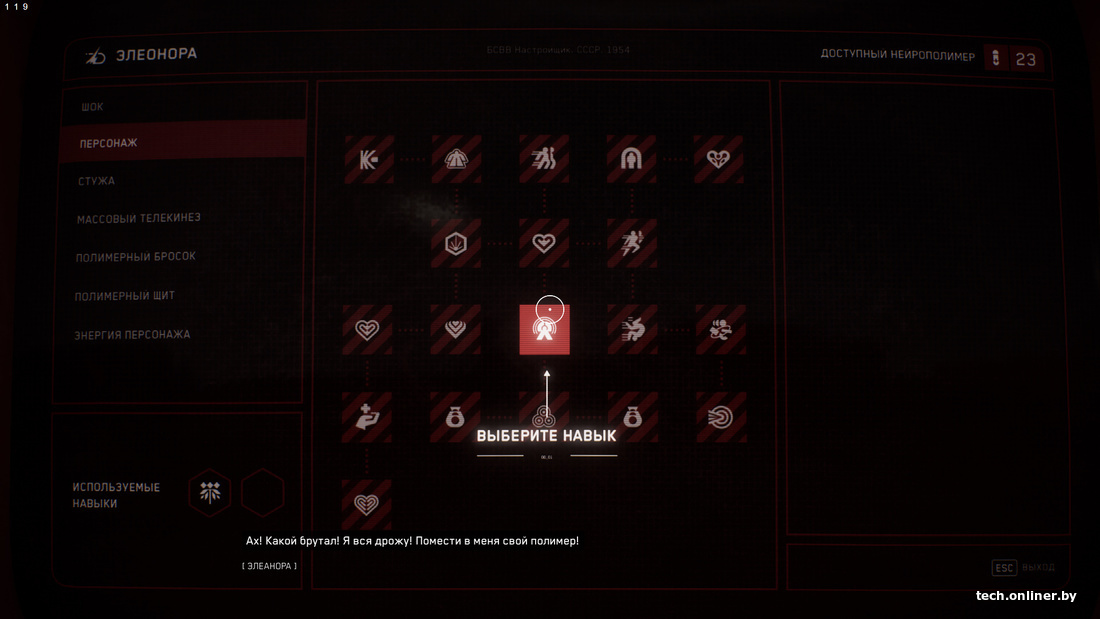Viewport: 1100px width, 619px height.
Task: Open the Стужа skill category
Action: coord(96,181)
